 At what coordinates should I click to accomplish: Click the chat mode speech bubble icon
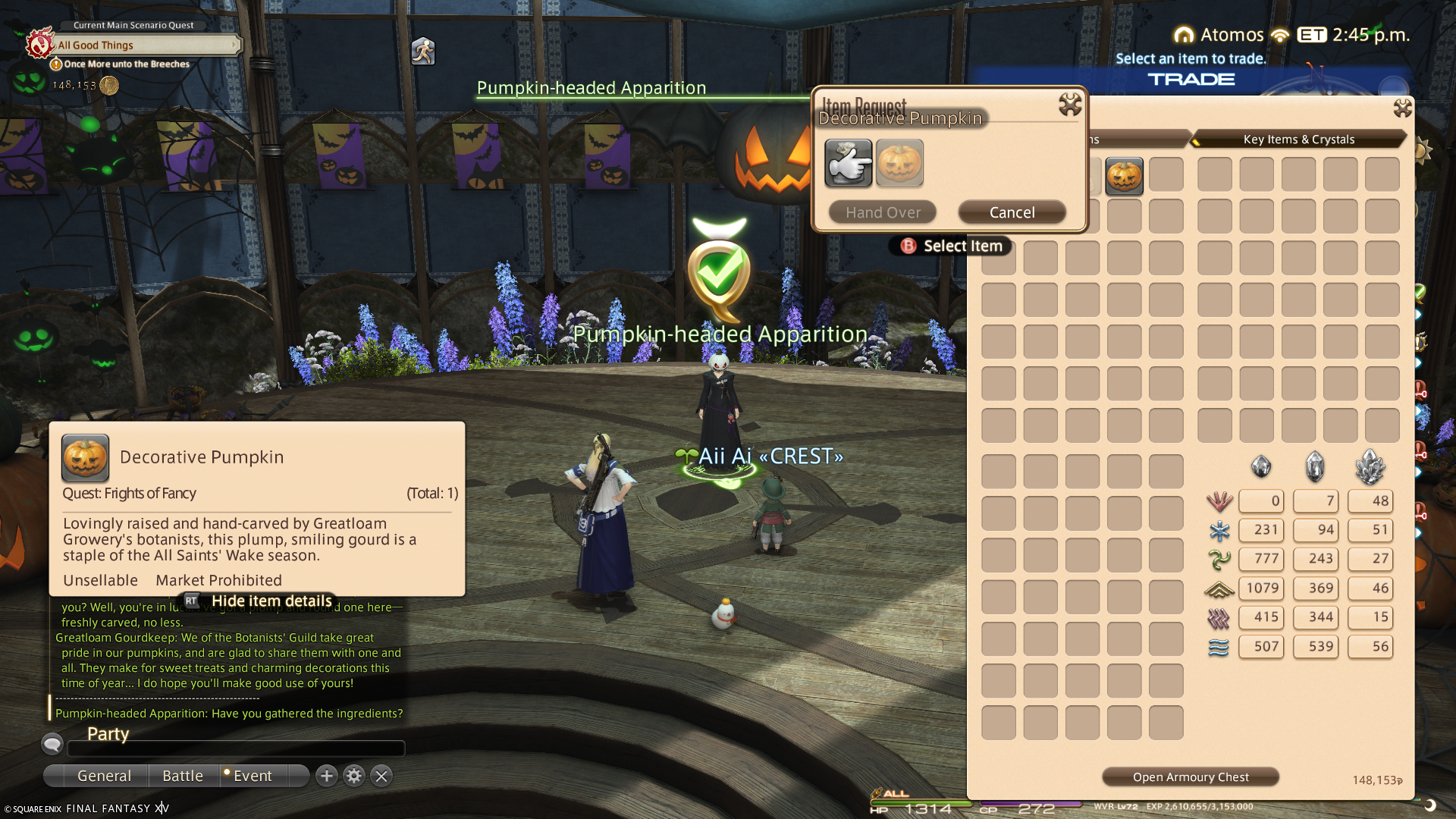(x=52, y=744)
